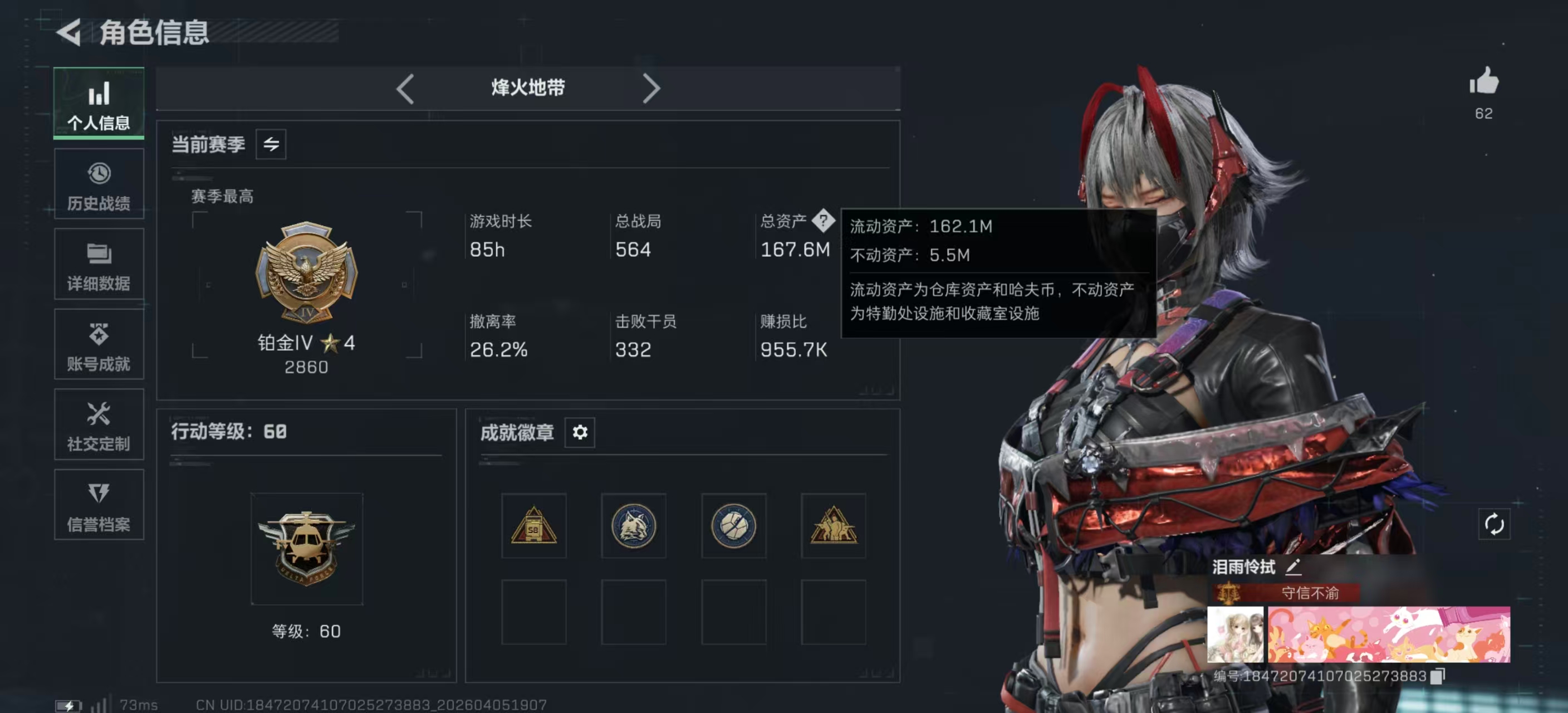This screenshot has width=1568, height=713.
Task: Click the 铂金IV rank medal emblem
Action: 306,273
